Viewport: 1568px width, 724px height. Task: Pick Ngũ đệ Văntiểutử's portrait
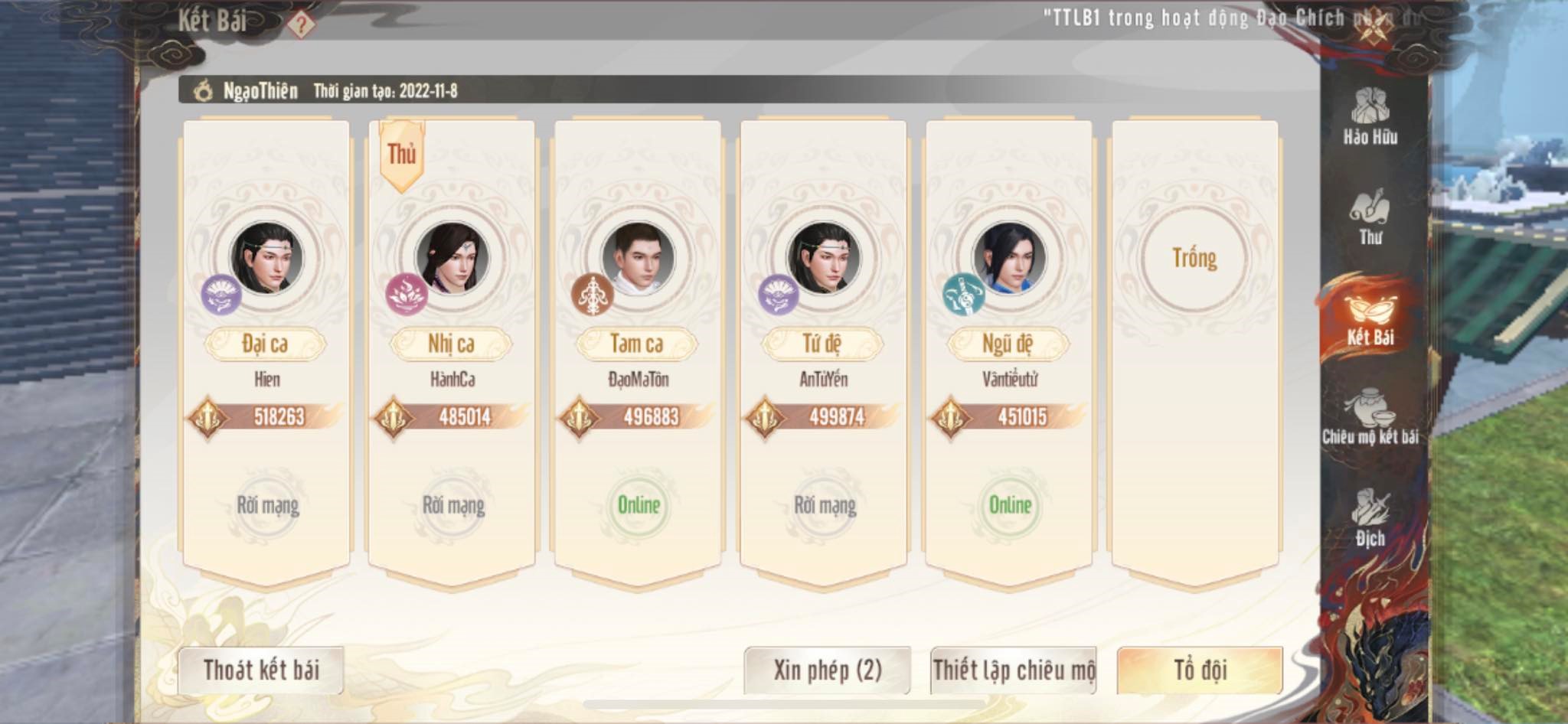[1009, 258]
